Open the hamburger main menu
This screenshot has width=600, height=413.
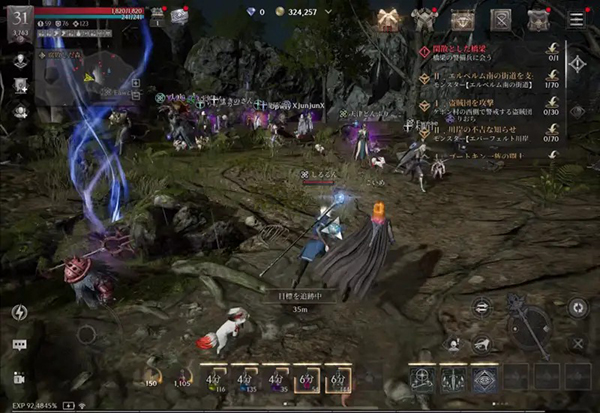point(576,18)
